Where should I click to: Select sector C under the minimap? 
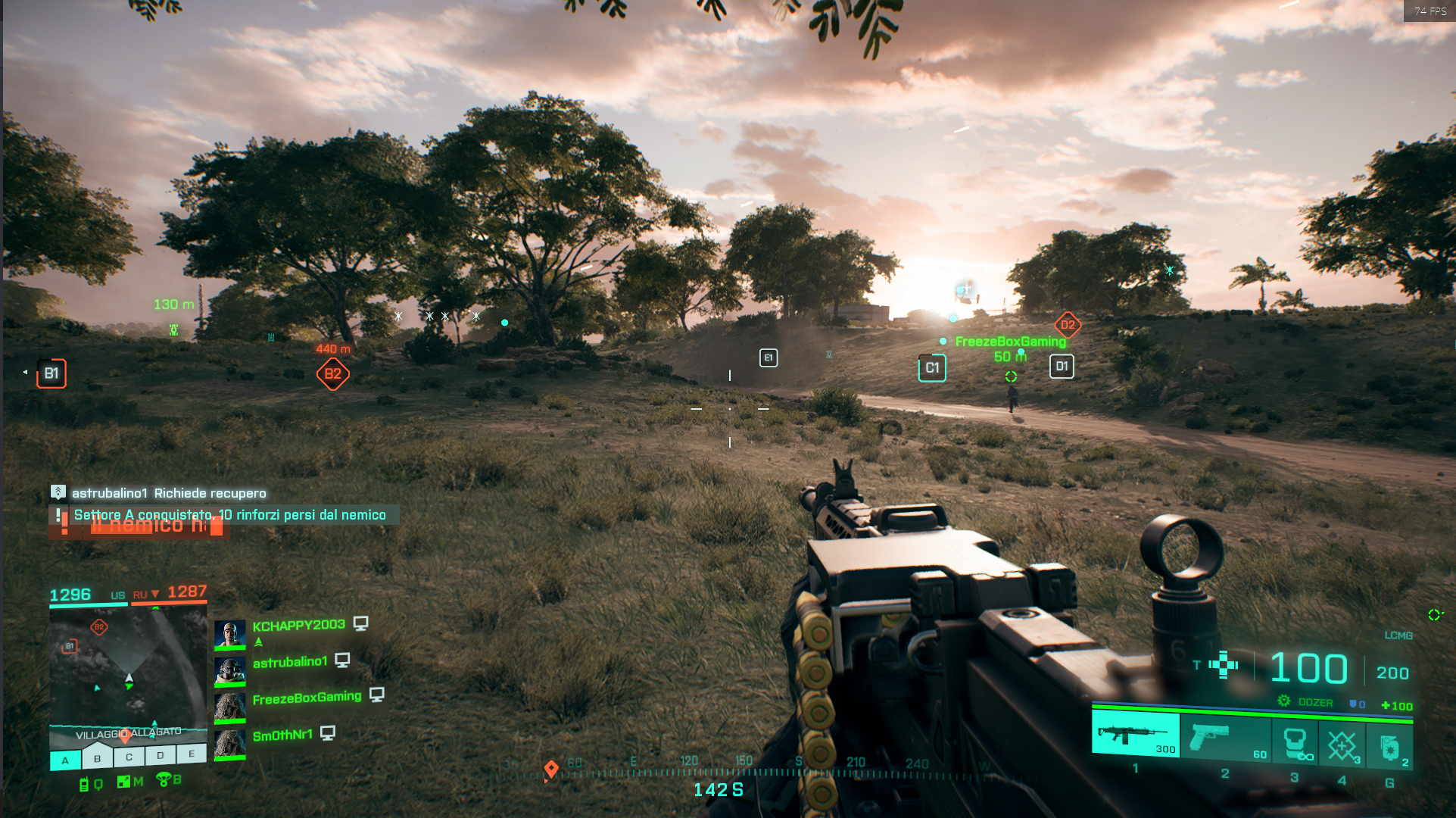129,757
